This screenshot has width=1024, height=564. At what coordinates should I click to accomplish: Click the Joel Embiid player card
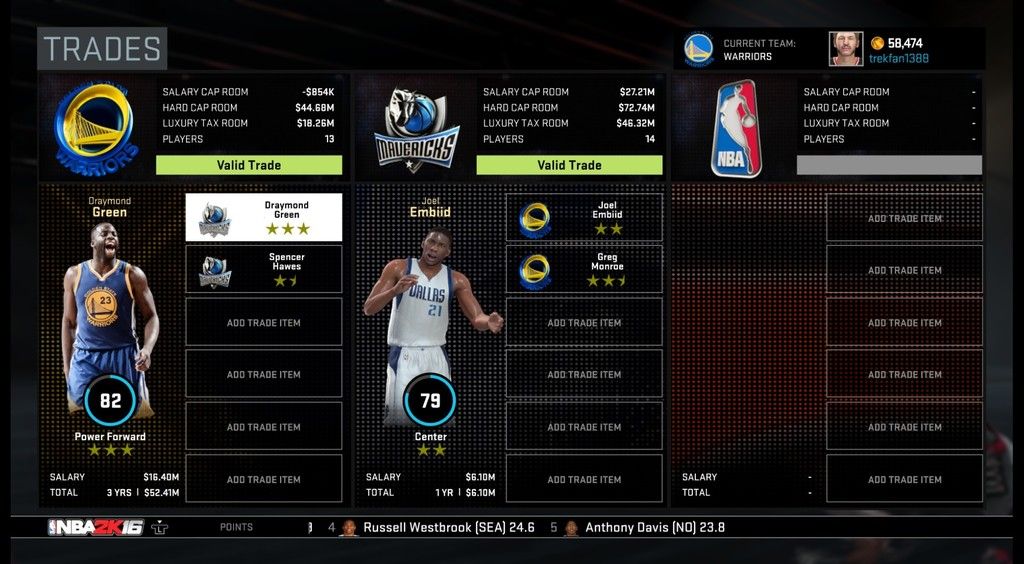[430, 330]
